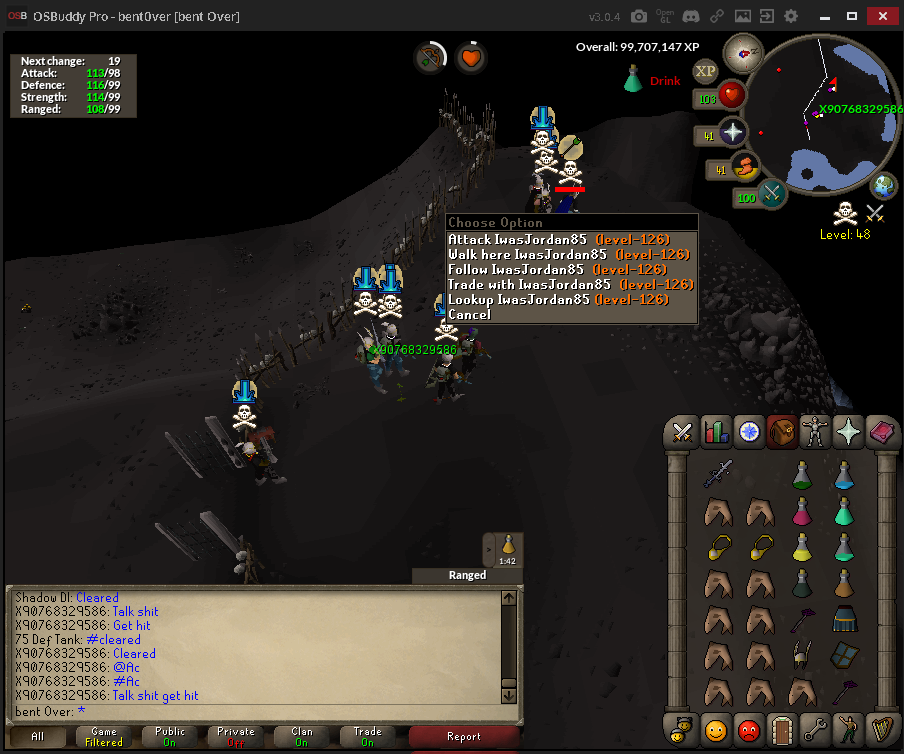904x754 pixels.
Task: Click the Report button
Action: (463, 737)
